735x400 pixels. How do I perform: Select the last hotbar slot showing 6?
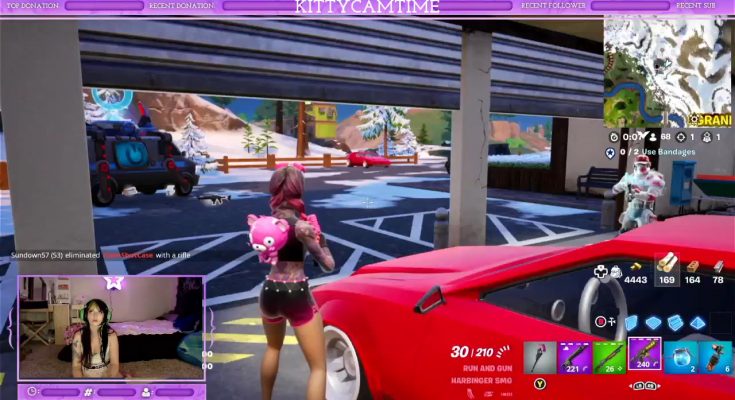coord(715,356)
